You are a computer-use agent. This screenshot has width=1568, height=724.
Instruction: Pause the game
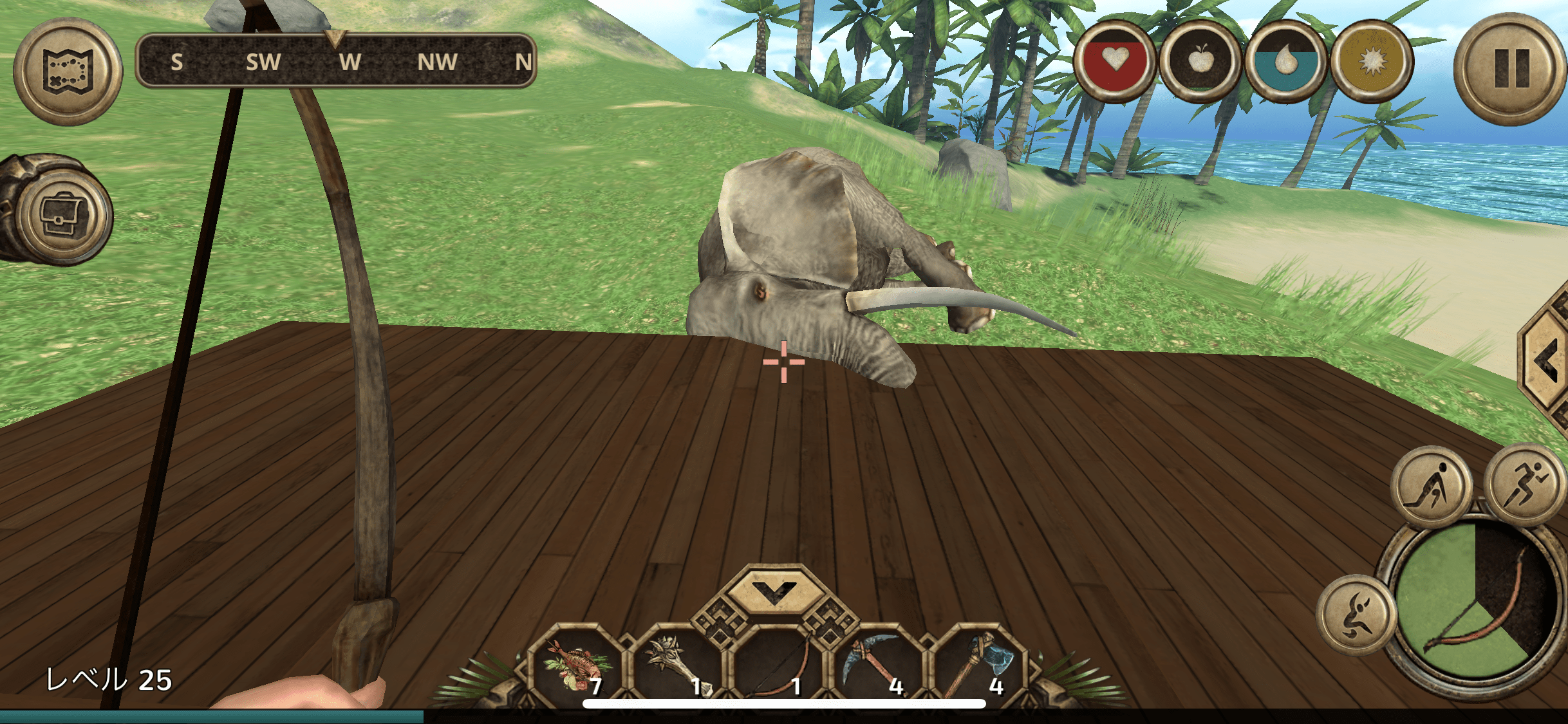coord(1510,70)
